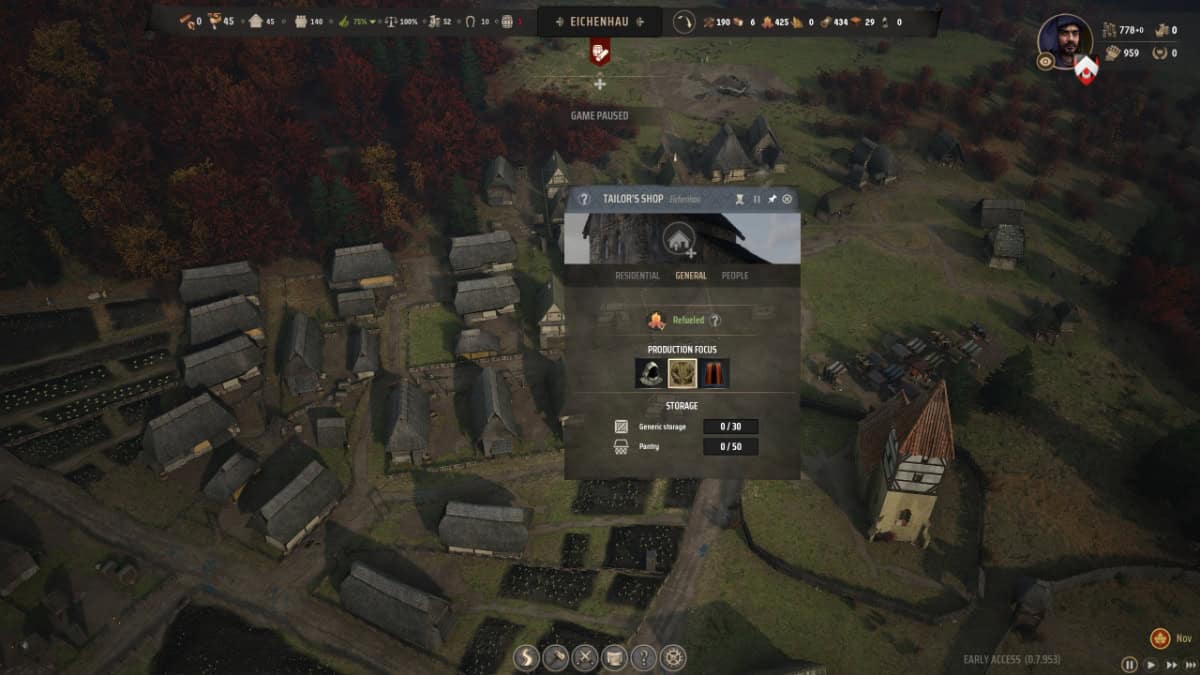This screenshot has width=1200, height=675.
Task: Set game speed to normal play
Action: coord(1150,664)
